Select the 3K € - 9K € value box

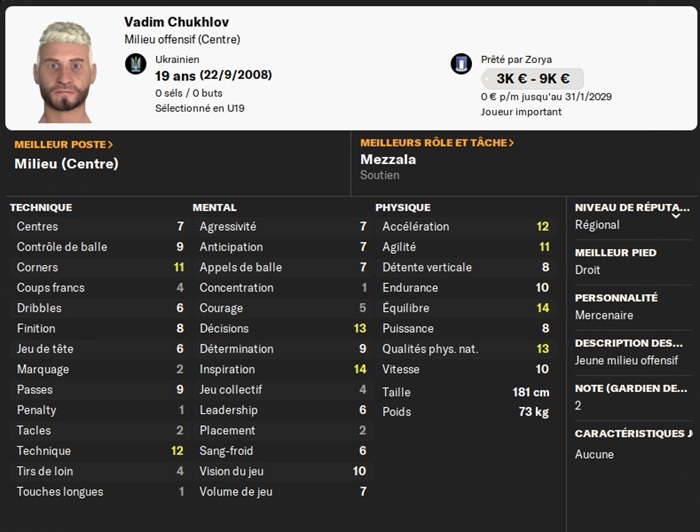(533, 78)
